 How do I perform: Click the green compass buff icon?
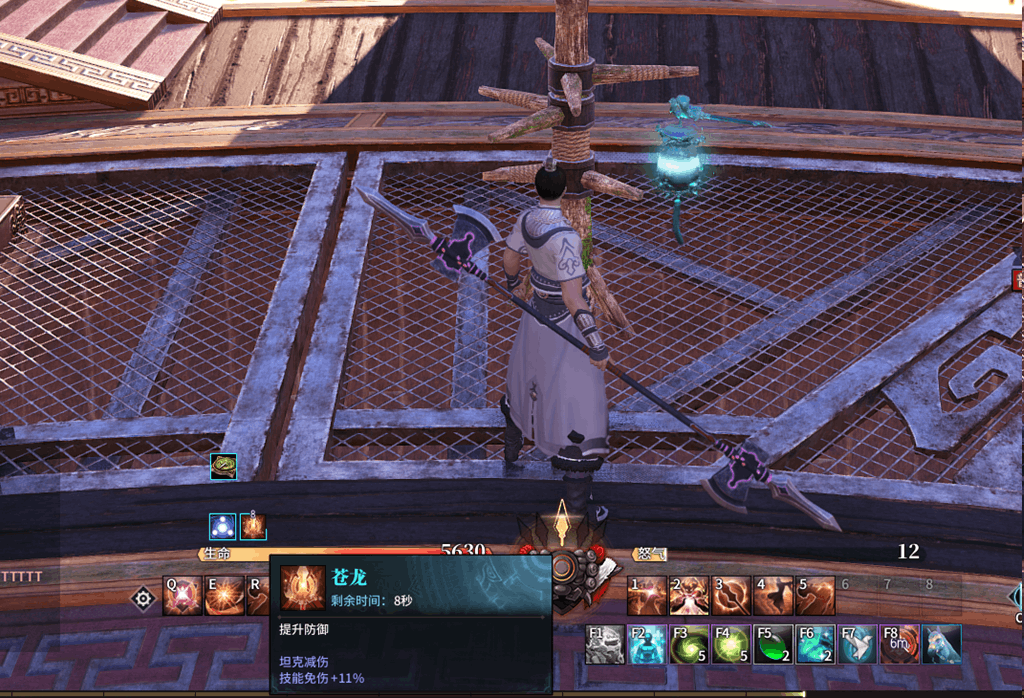point(223,467)
